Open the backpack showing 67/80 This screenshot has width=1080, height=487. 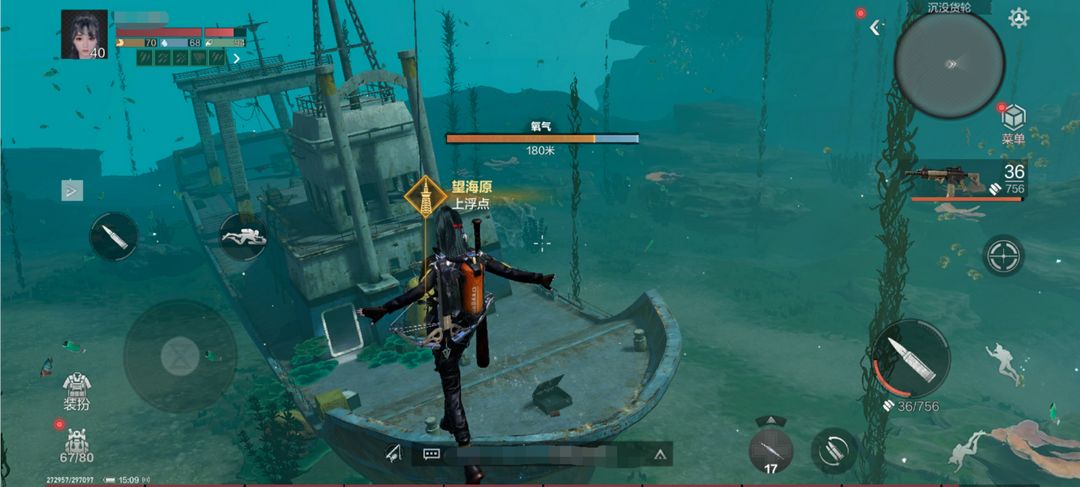click(x=77, y=442)
